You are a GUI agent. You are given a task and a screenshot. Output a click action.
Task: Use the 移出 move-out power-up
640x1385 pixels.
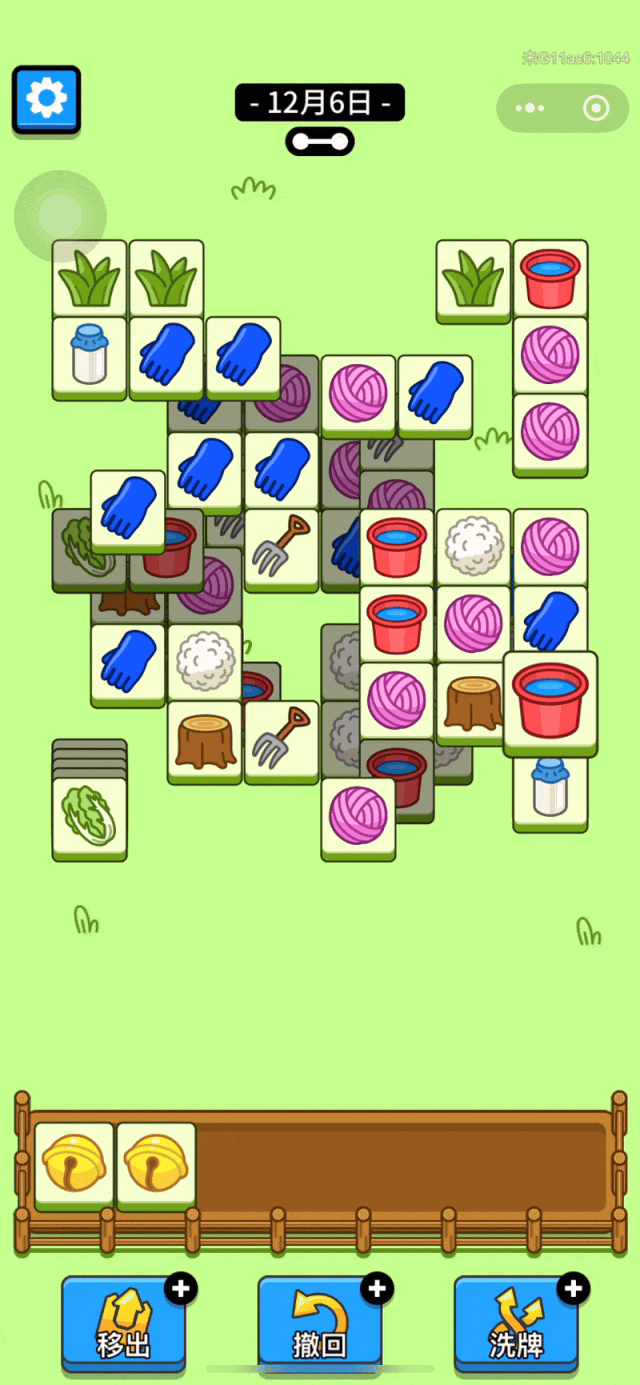(x=123, y=1321)
